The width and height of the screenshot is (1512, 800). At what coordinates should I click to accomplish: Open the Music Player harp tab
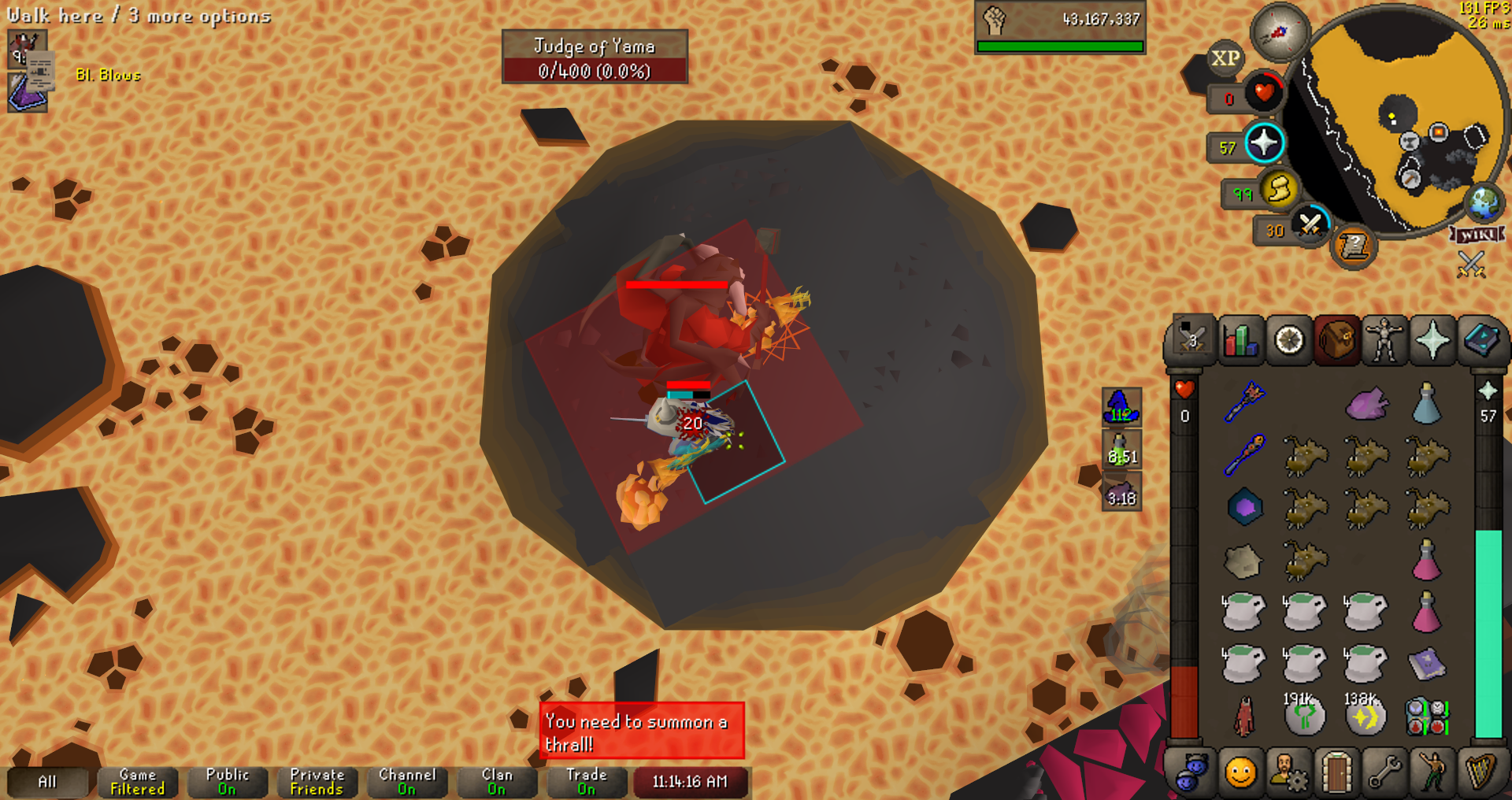pyautogui.click(x=1480, y=772)
